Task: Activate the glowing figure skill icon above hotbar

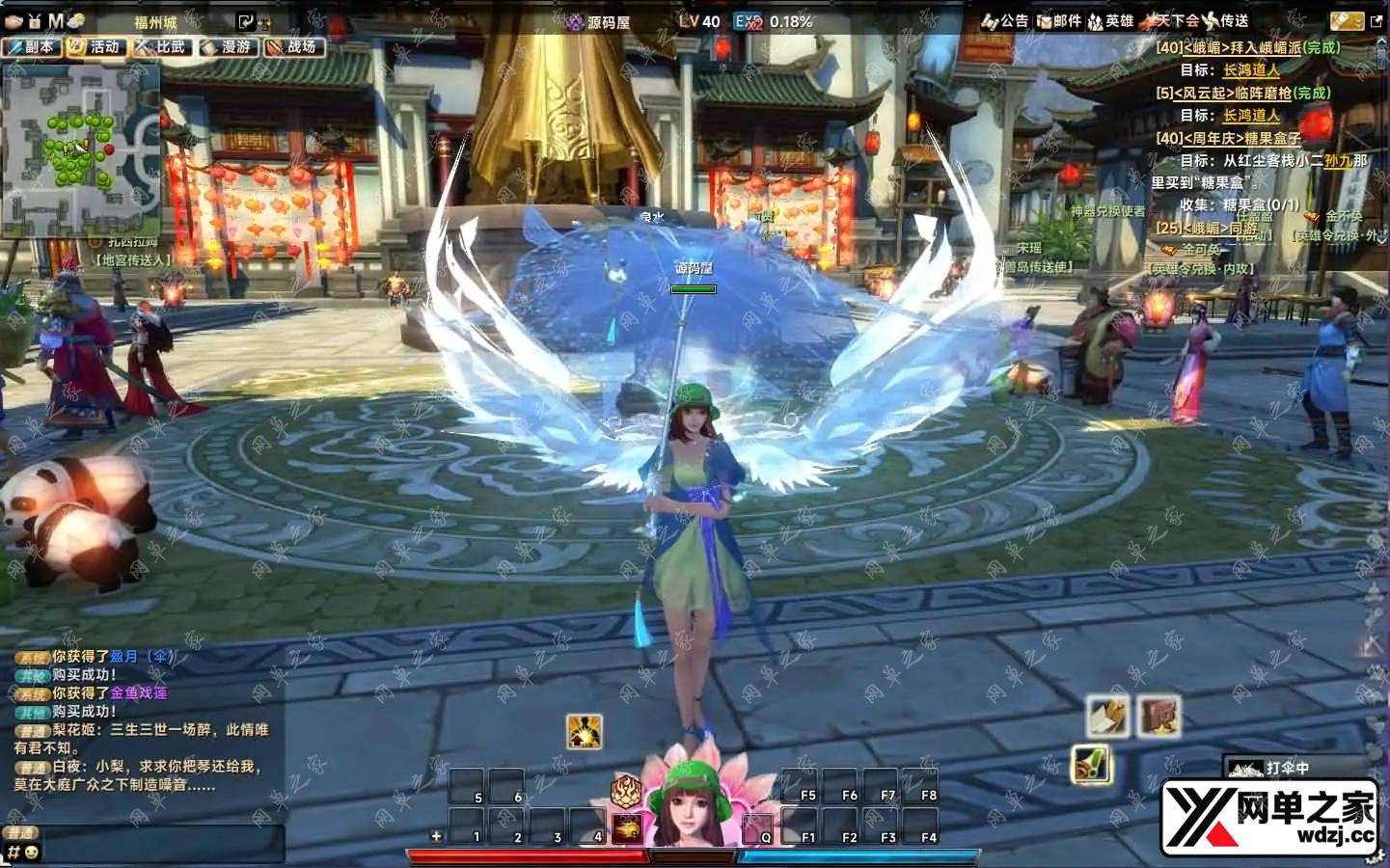Action: (584, 731)
